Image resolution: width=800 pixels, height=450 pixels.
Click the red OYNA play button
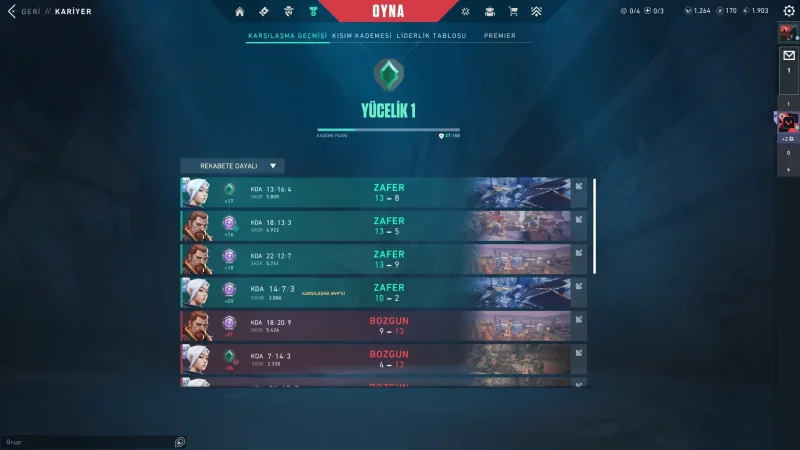pyautogui.click(x=387, y=11)
